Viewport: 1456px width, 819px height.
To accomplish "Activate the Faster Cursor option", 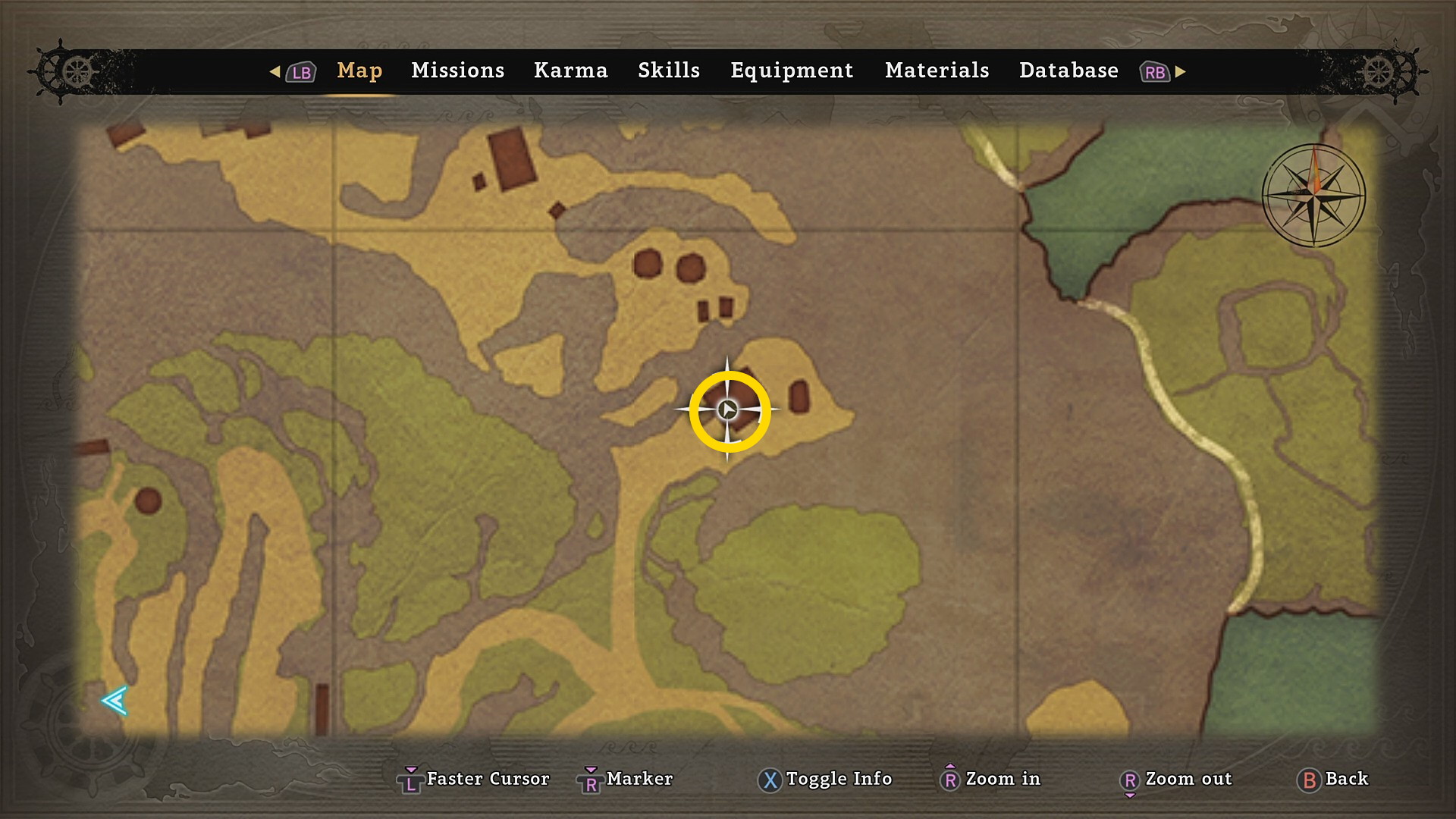I will 474,779.
